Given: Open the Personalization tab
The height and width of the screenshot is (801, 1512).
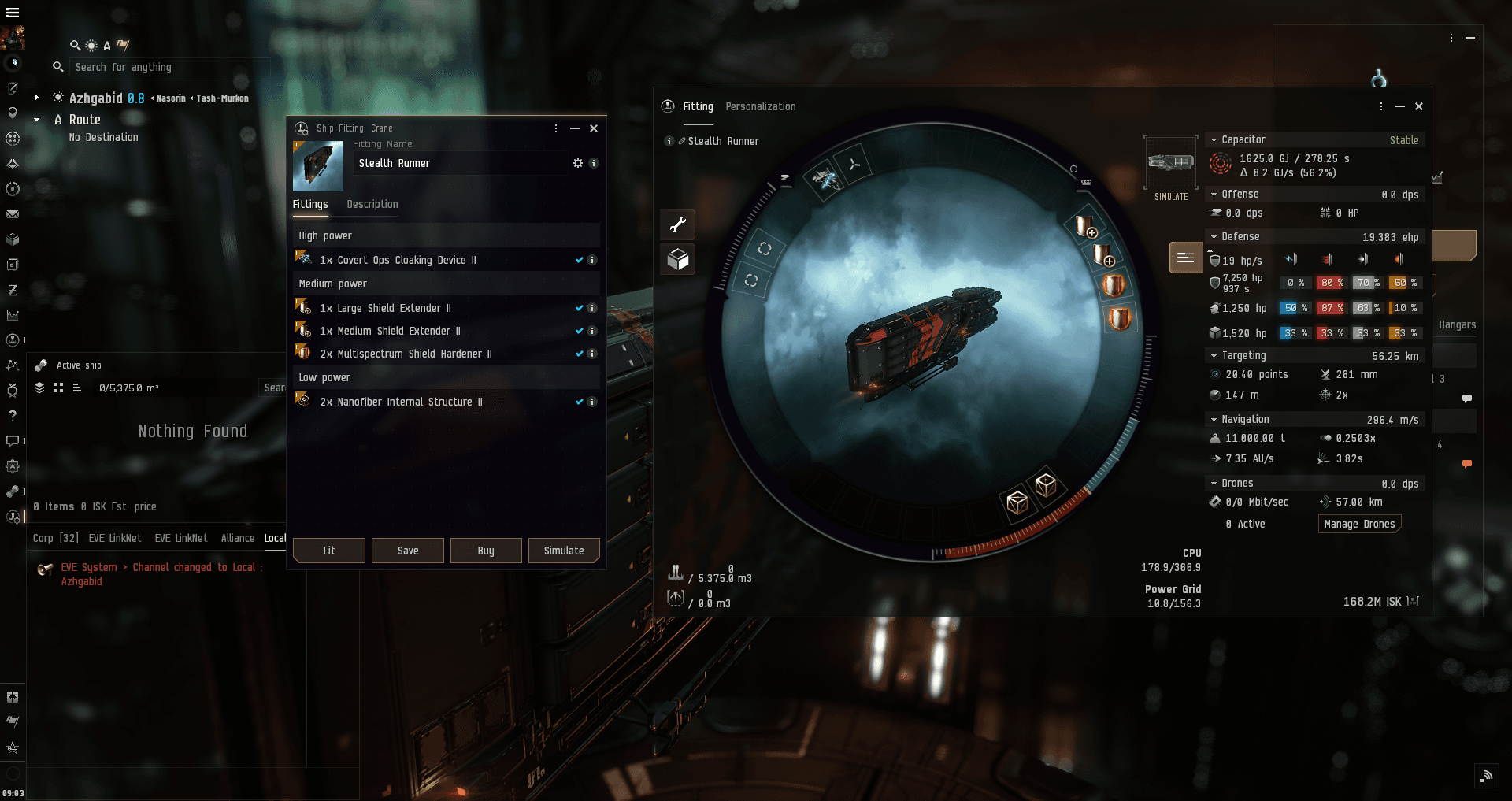Looking at the screenshot, I should [760, 106].
